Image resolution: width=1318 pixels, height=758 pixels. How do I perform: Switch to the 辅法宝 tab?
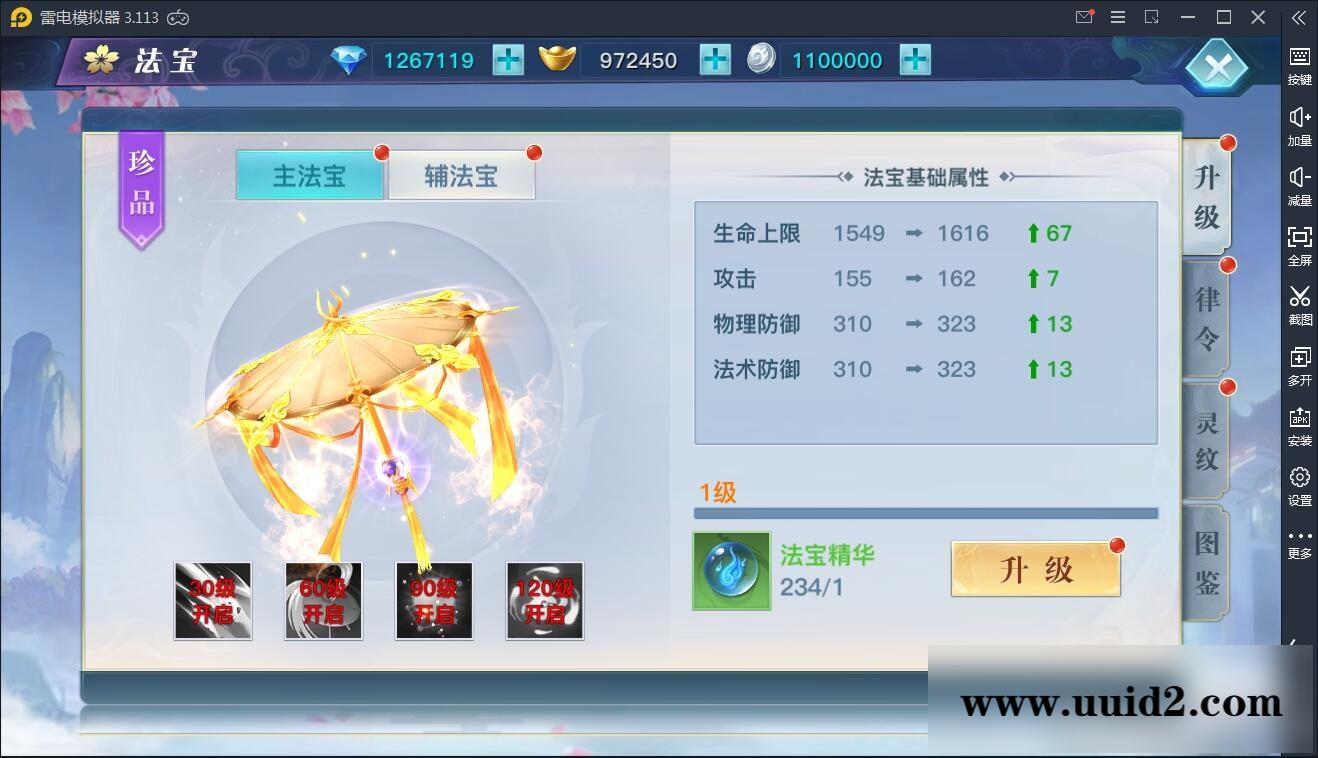coord(461,176)
